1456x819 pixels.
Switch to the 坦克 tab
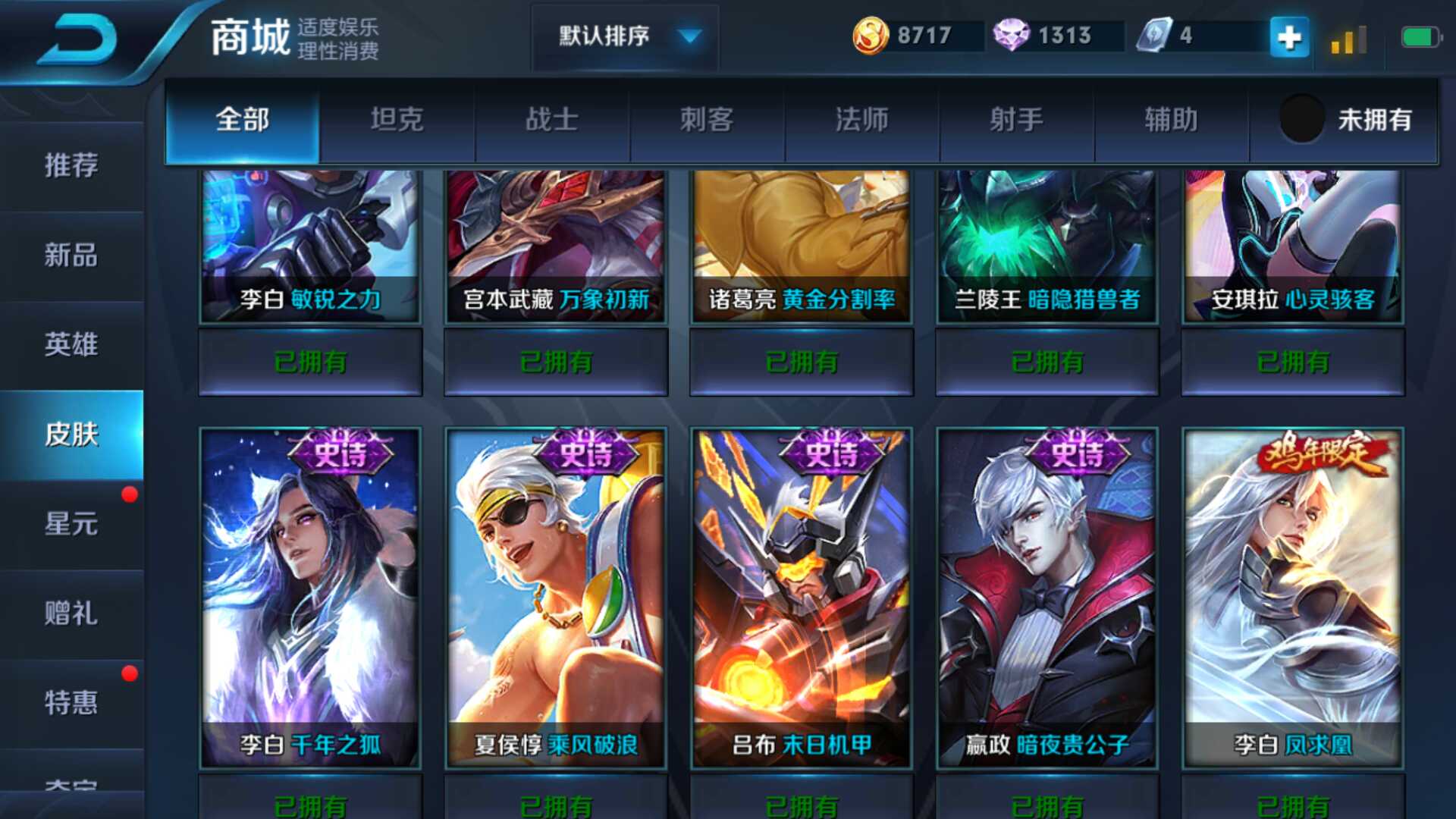397,120
